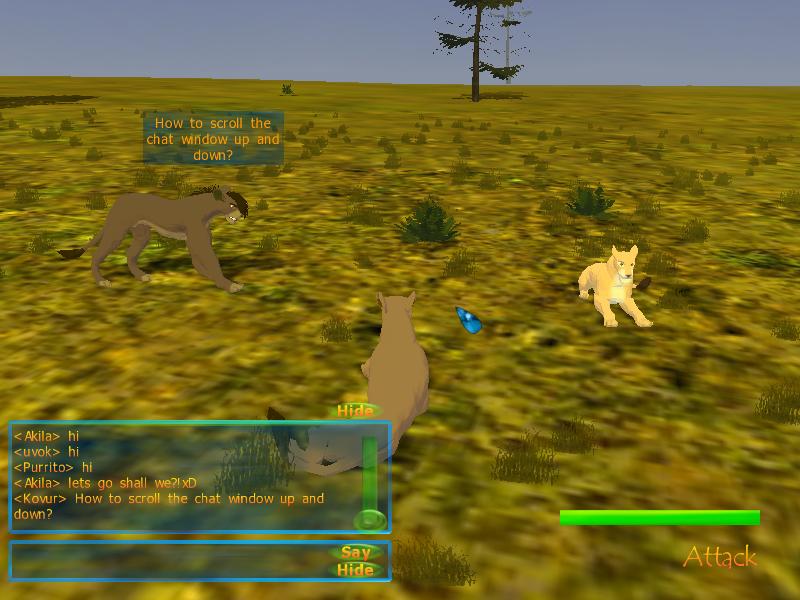The width and height of the screenshot is (800, 600).
Task: Activate the Attack button
Action: click(720, 557)
